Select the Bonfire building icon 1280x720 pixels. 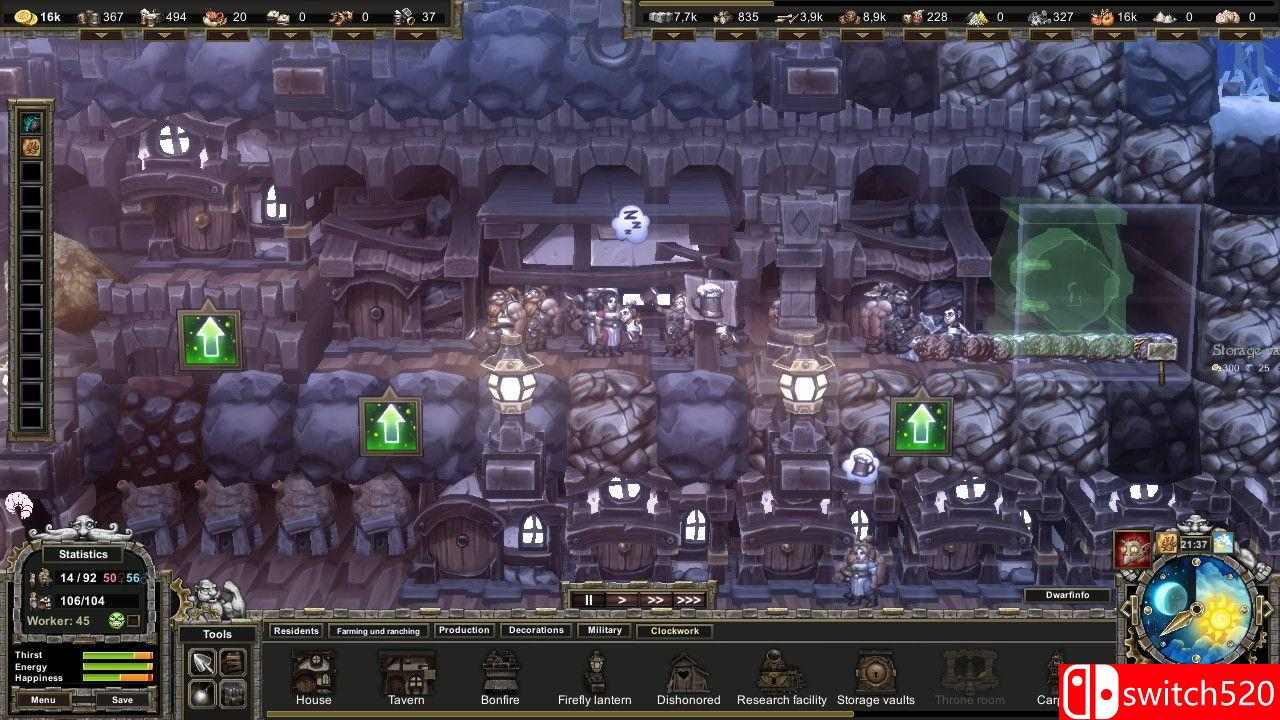[x=500, y=672]
